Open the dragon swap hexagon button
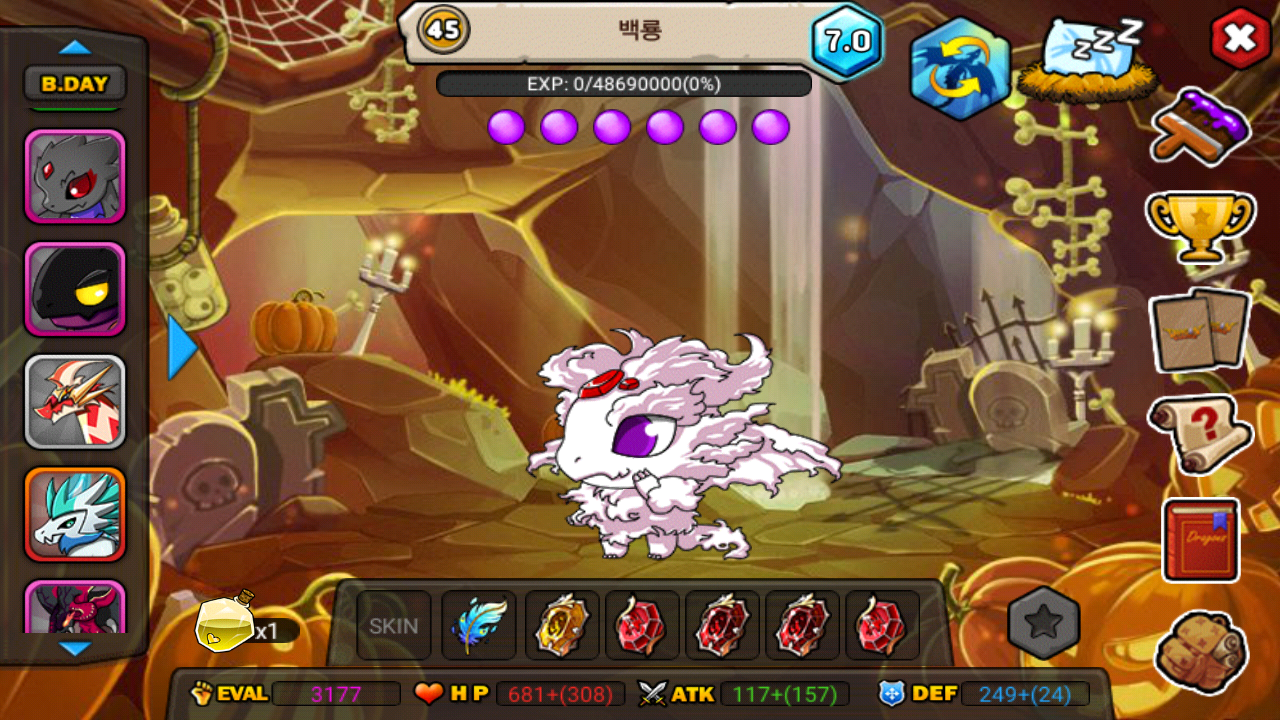 pos(959,69)
